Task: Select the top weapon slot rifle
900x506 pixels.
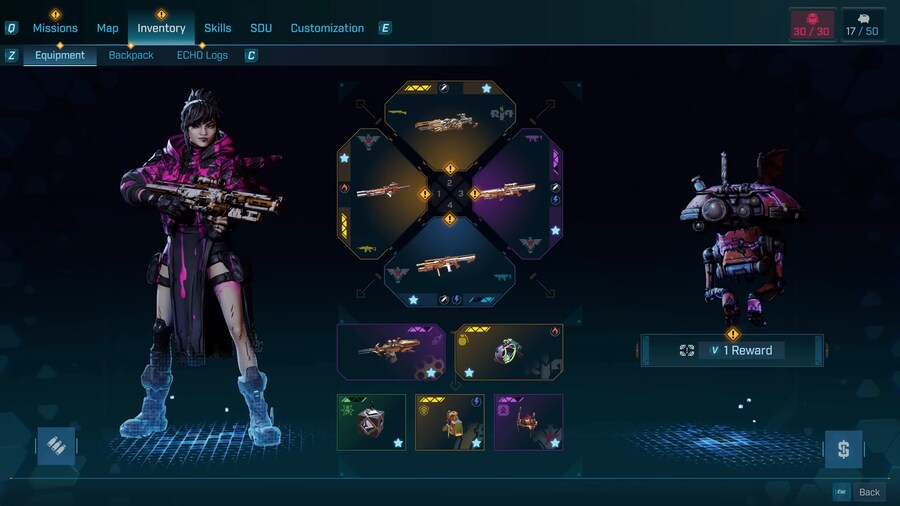Action: [x=449, y=123]
